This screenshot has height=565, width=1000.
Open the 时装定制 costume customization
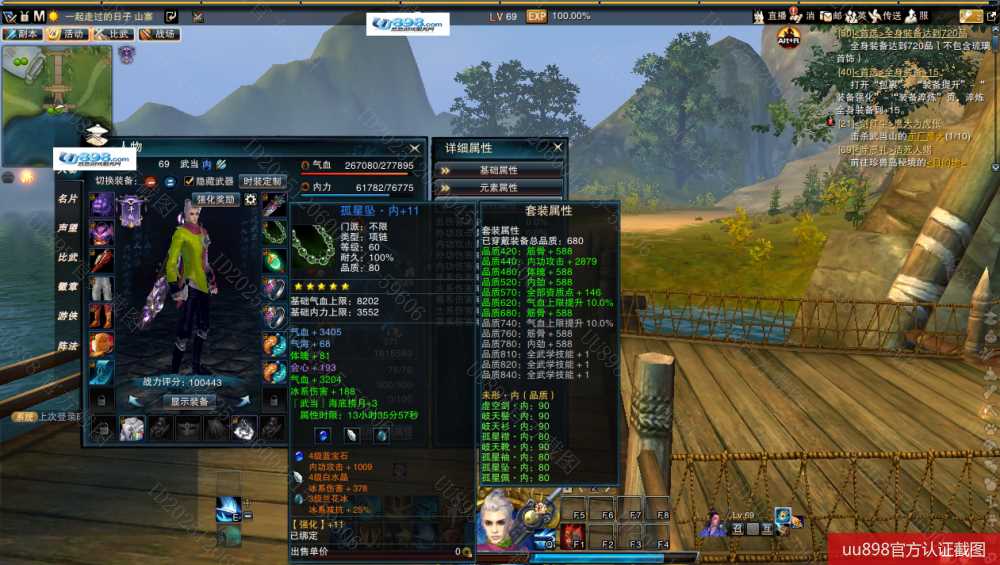coord(262,181)
